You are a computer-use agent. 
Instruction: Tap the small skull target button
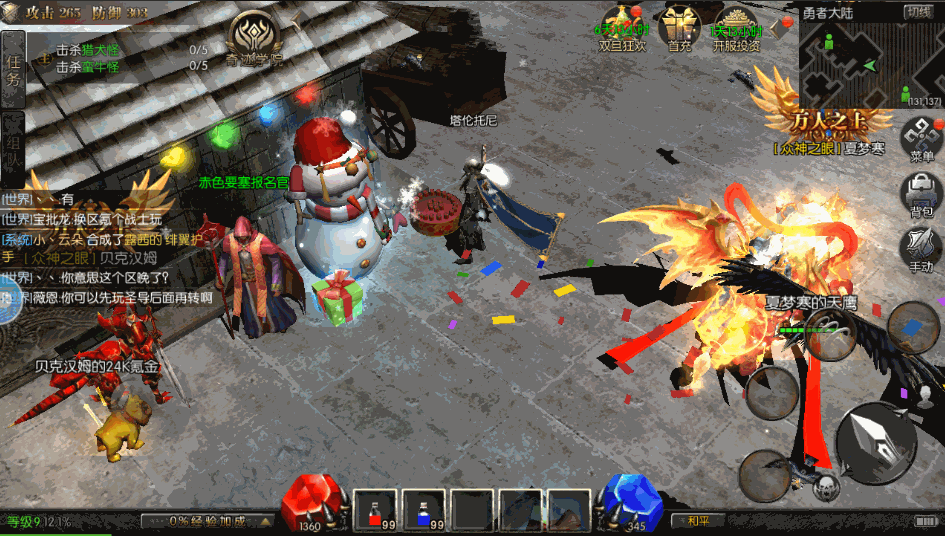(x=825, y=488)
